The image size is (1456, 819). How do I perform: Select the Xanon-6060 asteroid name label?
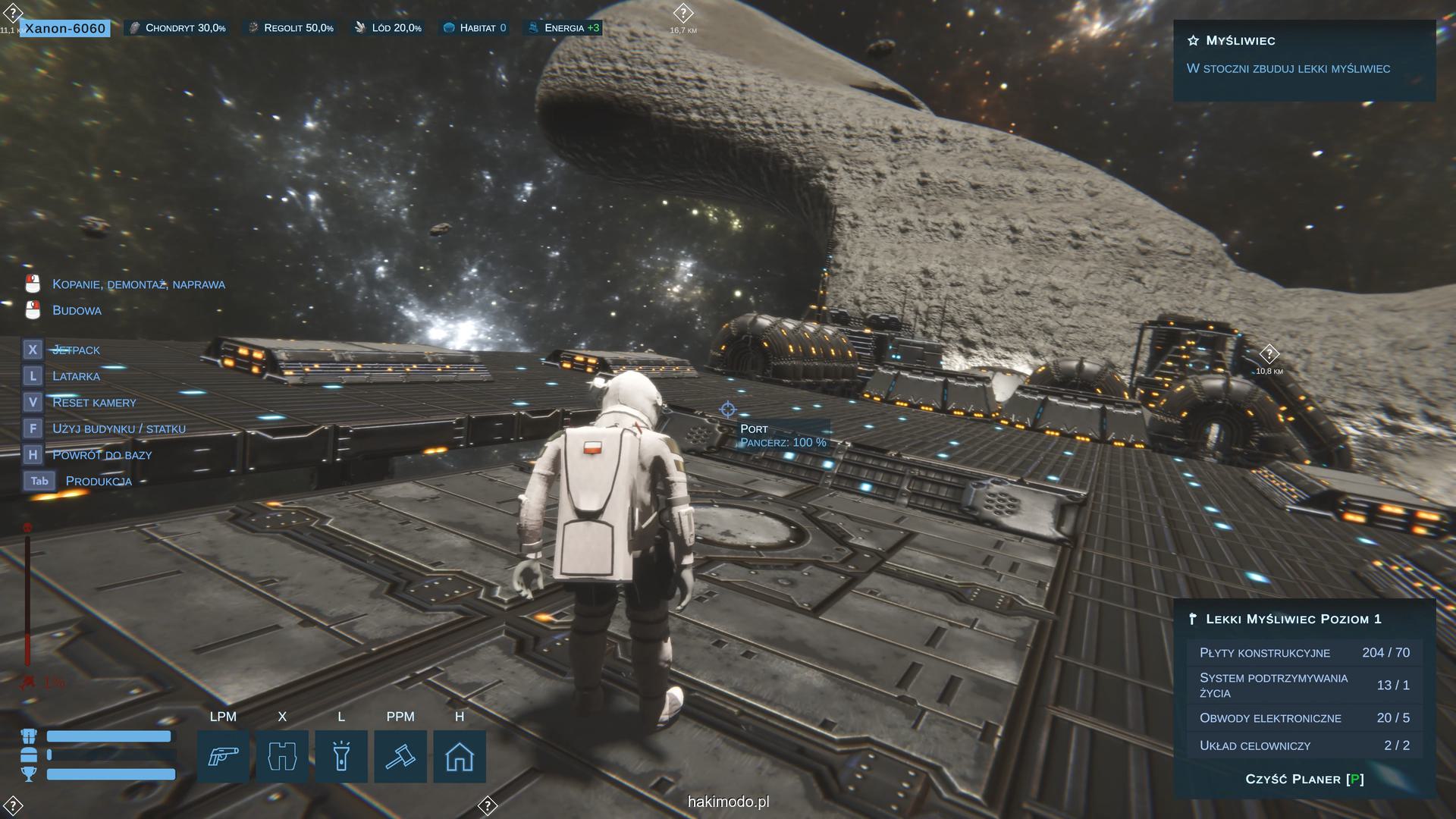(x=65, y=28)
